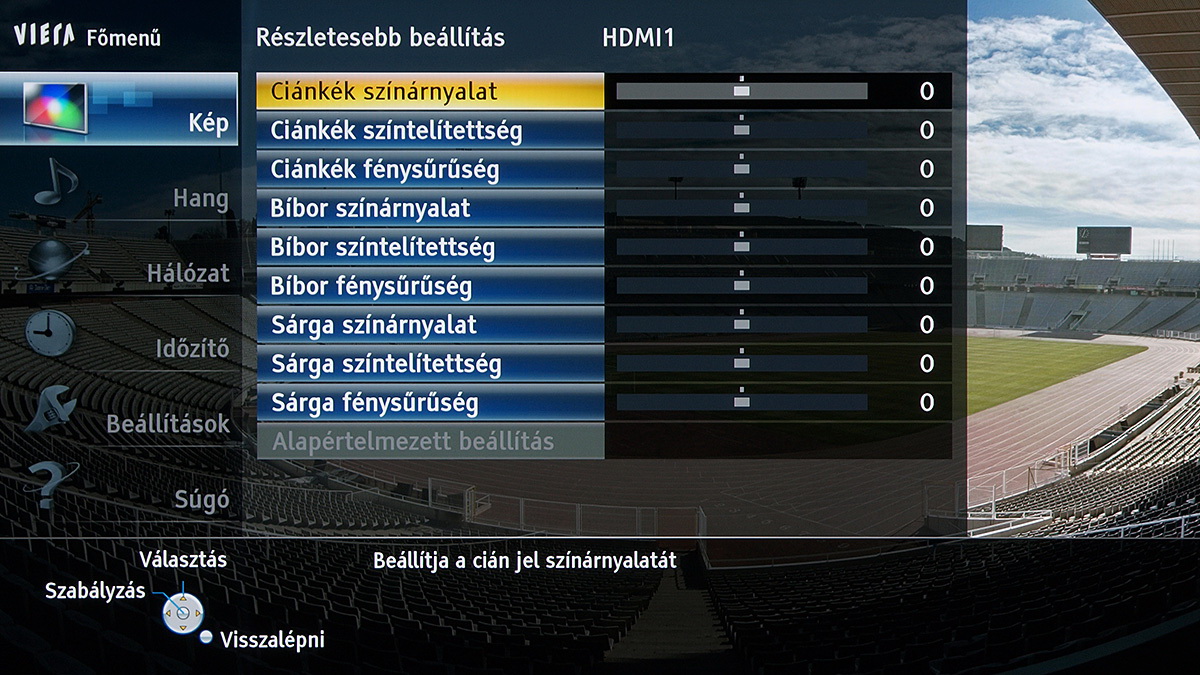This screenshot has height=675, width=1200.
Task: Select Ciánkék fénysűrűség setting
Action: pyautogui.click(x=430, y=170)
